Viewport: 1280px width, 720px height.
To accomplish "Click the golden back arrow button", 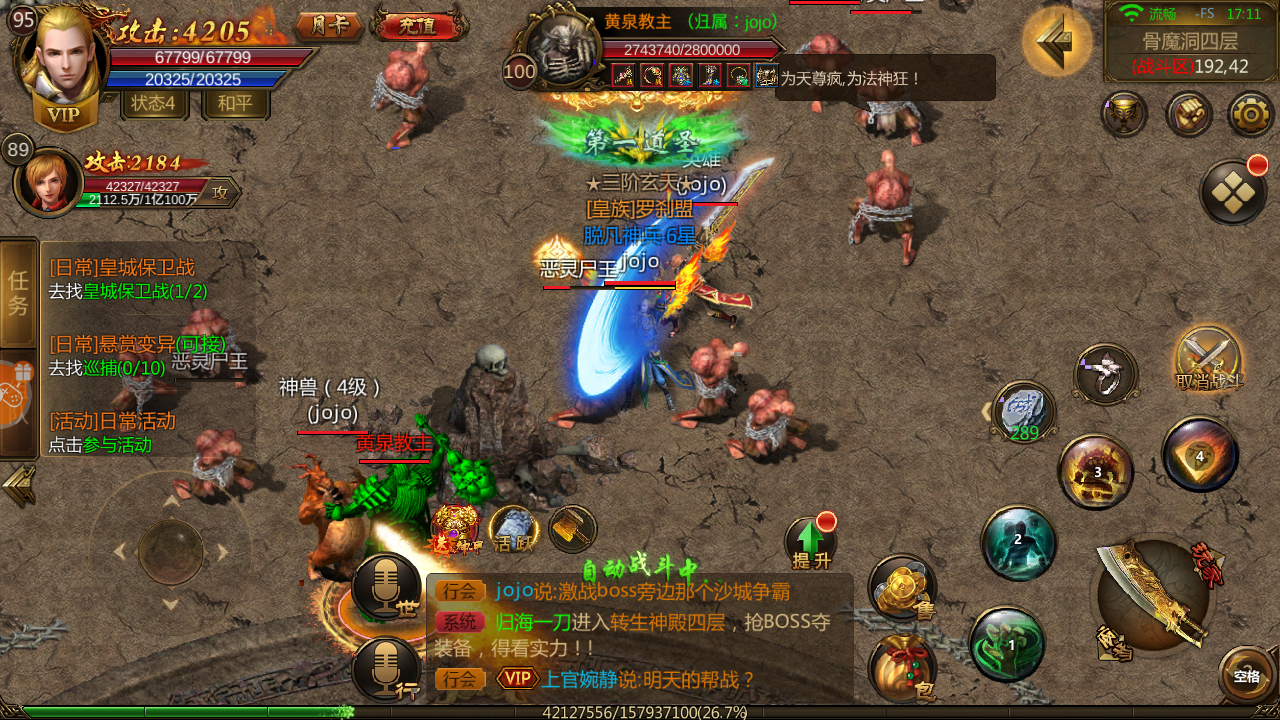I will pos(1056,41).
